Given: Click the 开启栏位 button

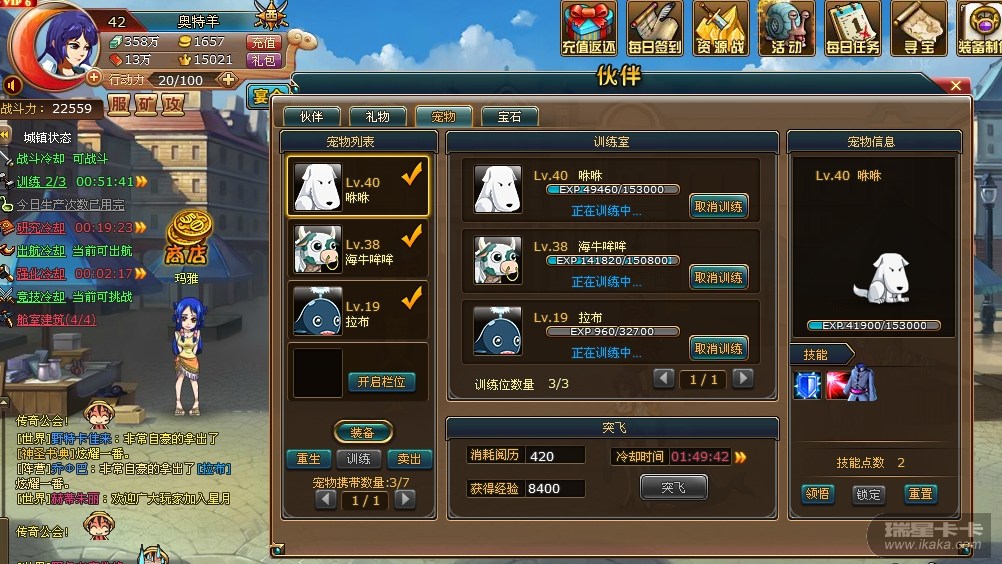Looking at the screenshot, I should click(381, 382).
